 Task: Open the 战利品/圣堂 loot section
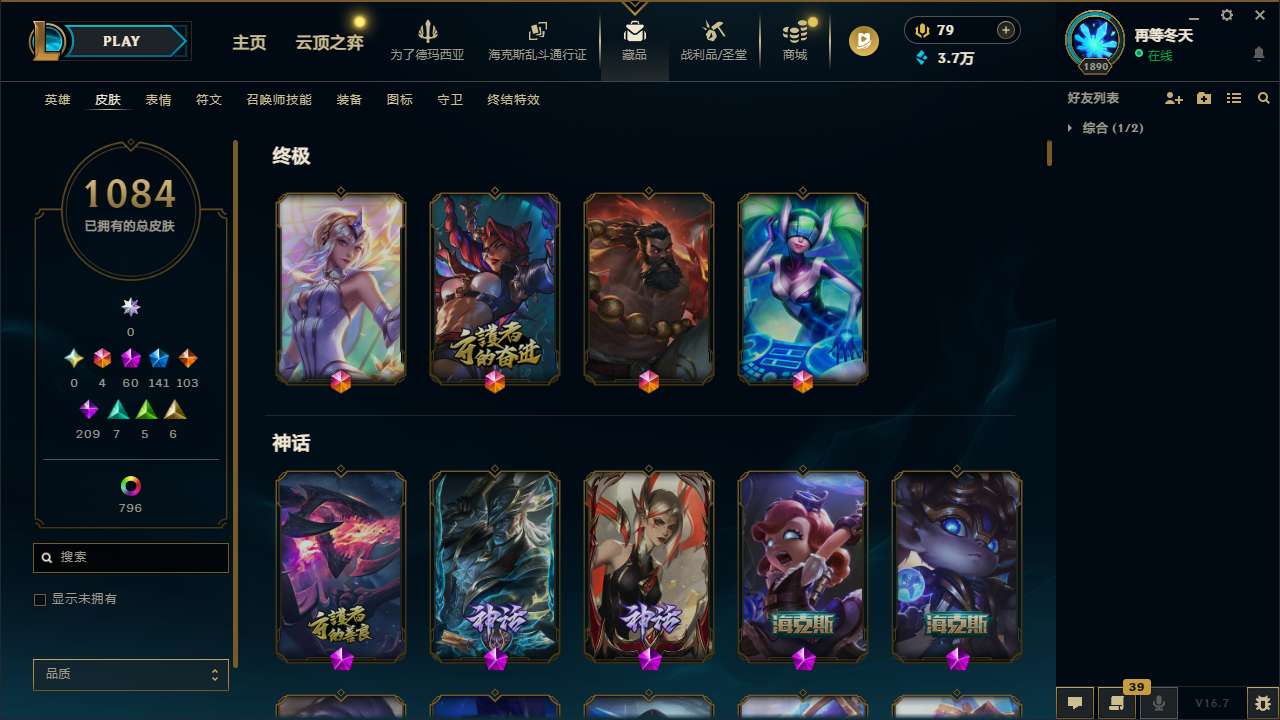(x=713, y=40)
